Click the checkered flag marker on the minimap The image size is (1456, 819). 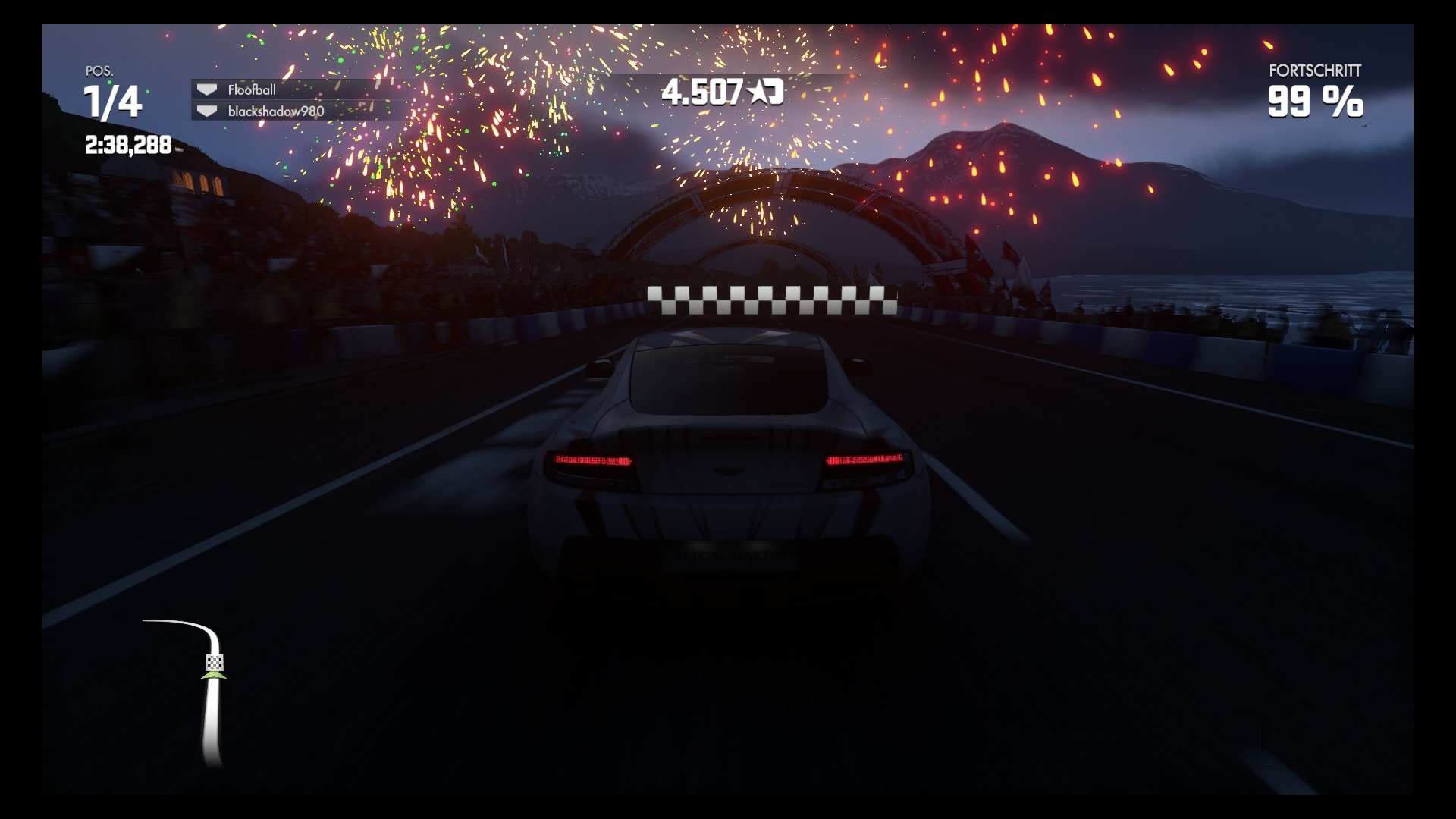tap(214, 662)
